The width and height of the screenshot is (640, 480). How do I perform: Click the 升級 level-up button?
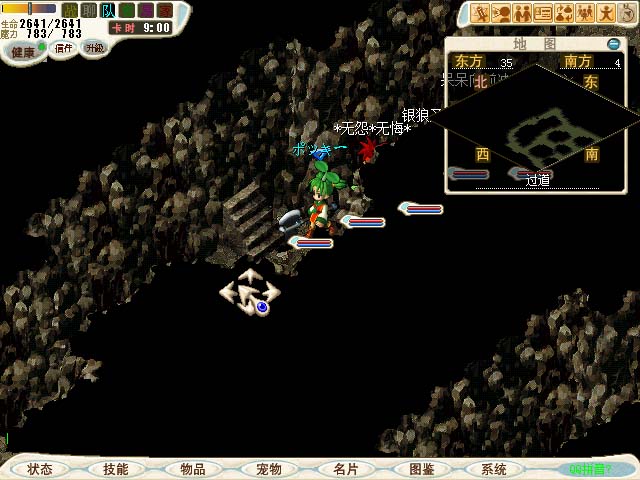(x=94, y=48)
